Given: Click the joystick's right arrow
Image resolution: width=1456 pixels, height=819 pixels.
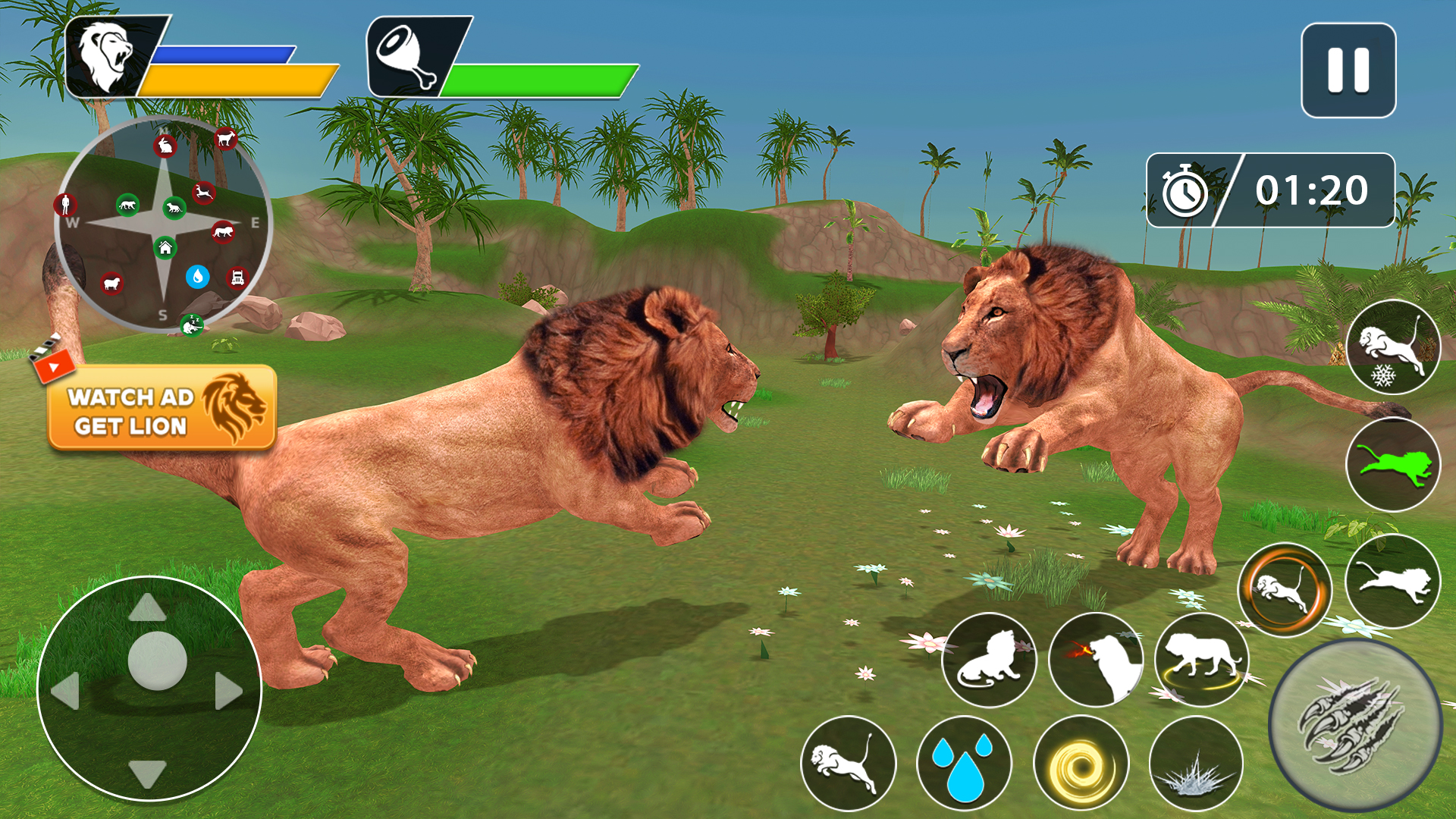Looking at the screenshot, I should (228, 691).
